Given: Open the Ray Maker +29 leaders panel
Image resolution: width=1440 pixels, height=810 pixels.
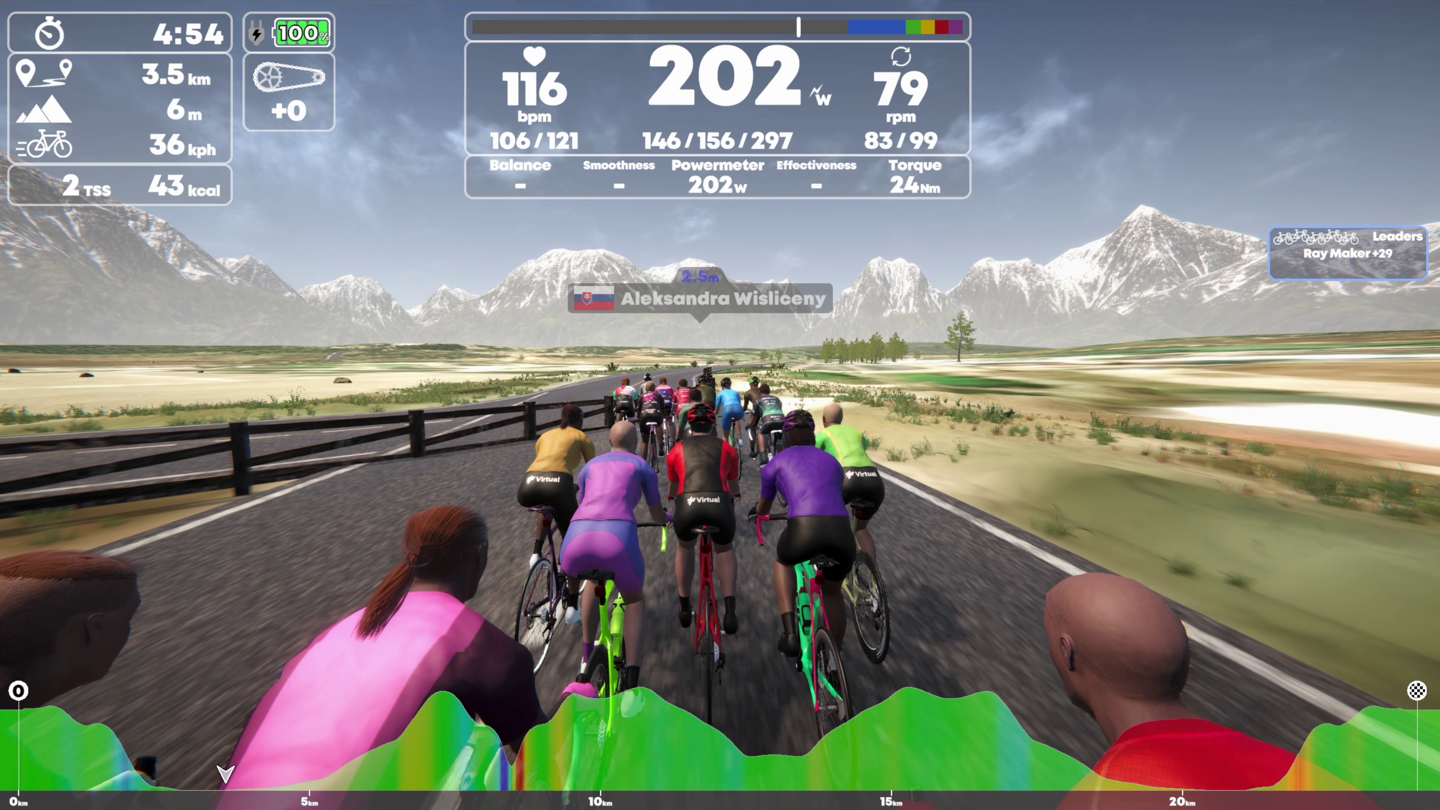Looking at the screenshot, I should tap(1347, 253).
